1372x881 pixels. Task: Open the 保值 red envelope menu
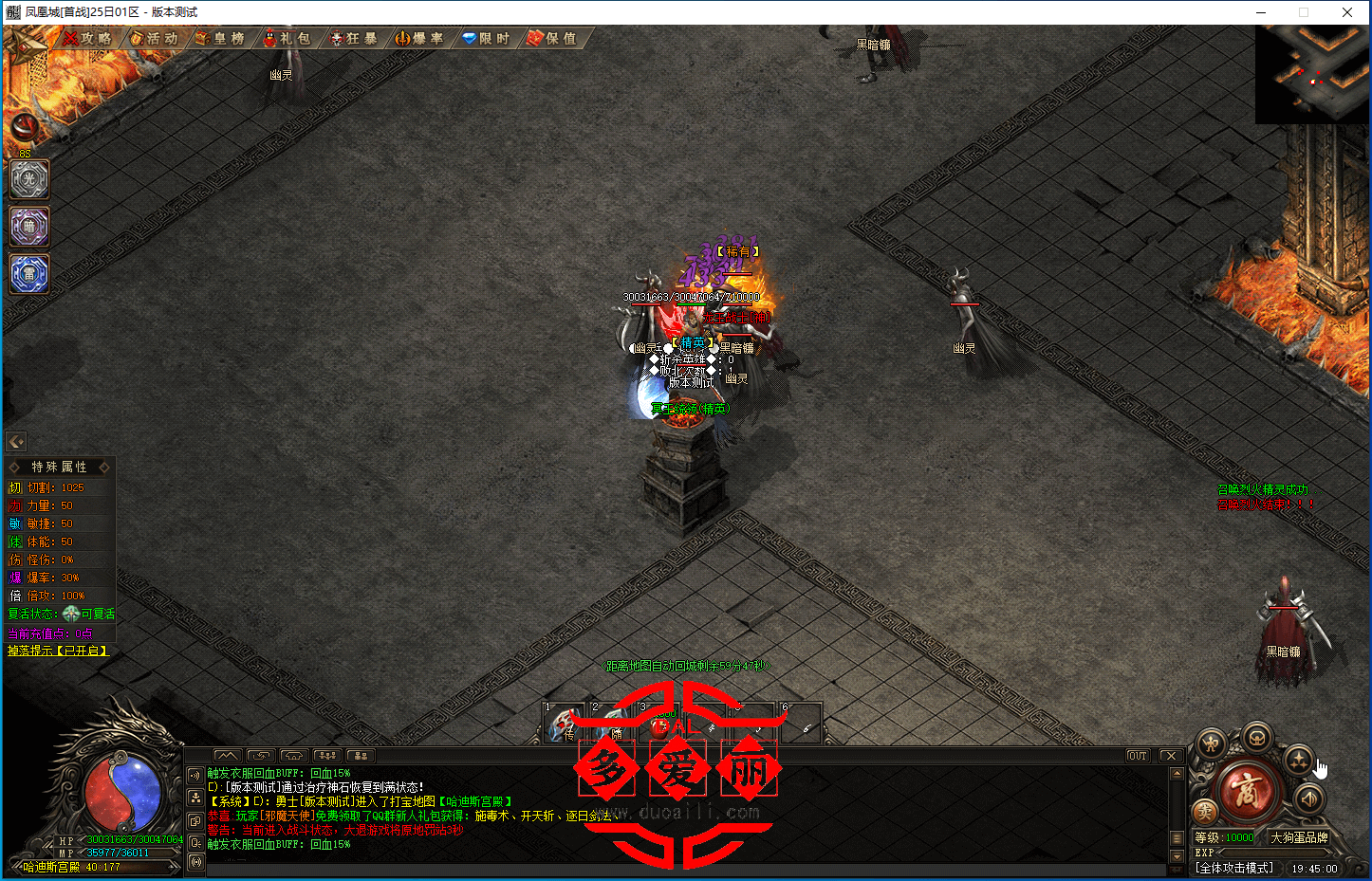(x=553, y=38)
